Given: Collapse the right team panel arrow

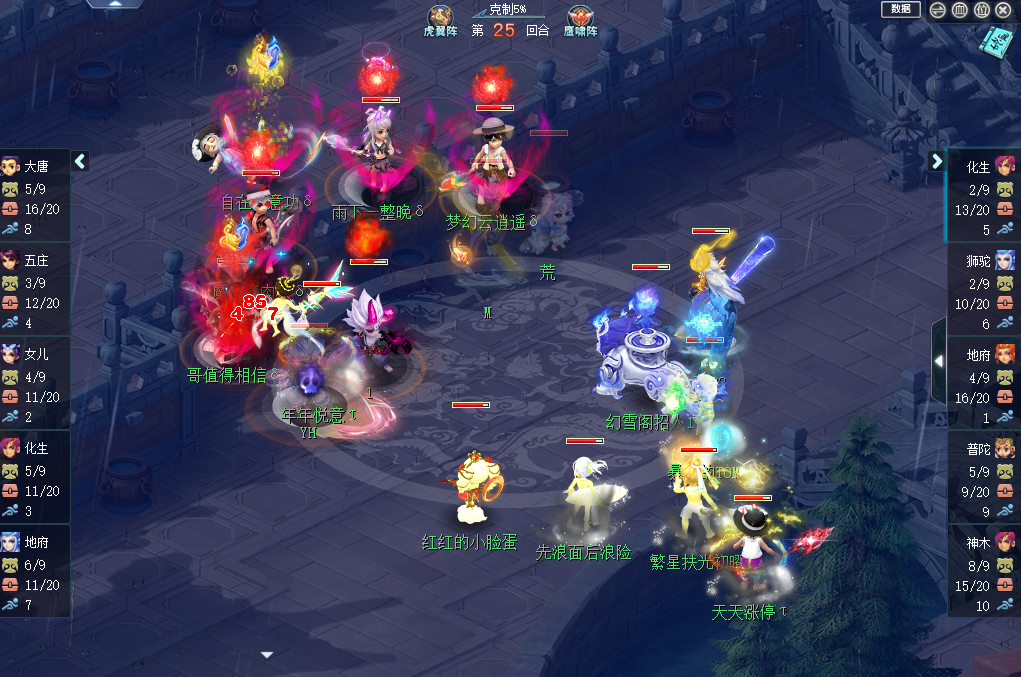Looking at the screenshot, I should 937,161.
